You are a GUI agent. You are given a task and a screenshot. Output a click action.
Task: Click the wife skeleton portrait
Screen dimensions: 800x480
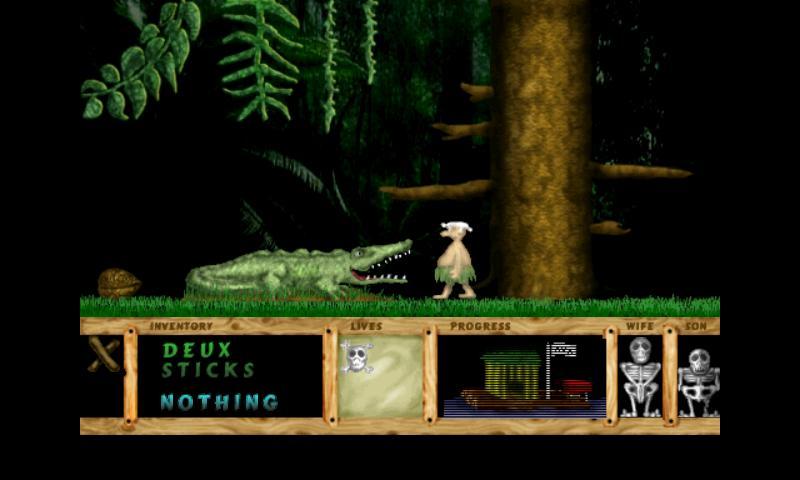pyautogui.click(x=640, y=376)
